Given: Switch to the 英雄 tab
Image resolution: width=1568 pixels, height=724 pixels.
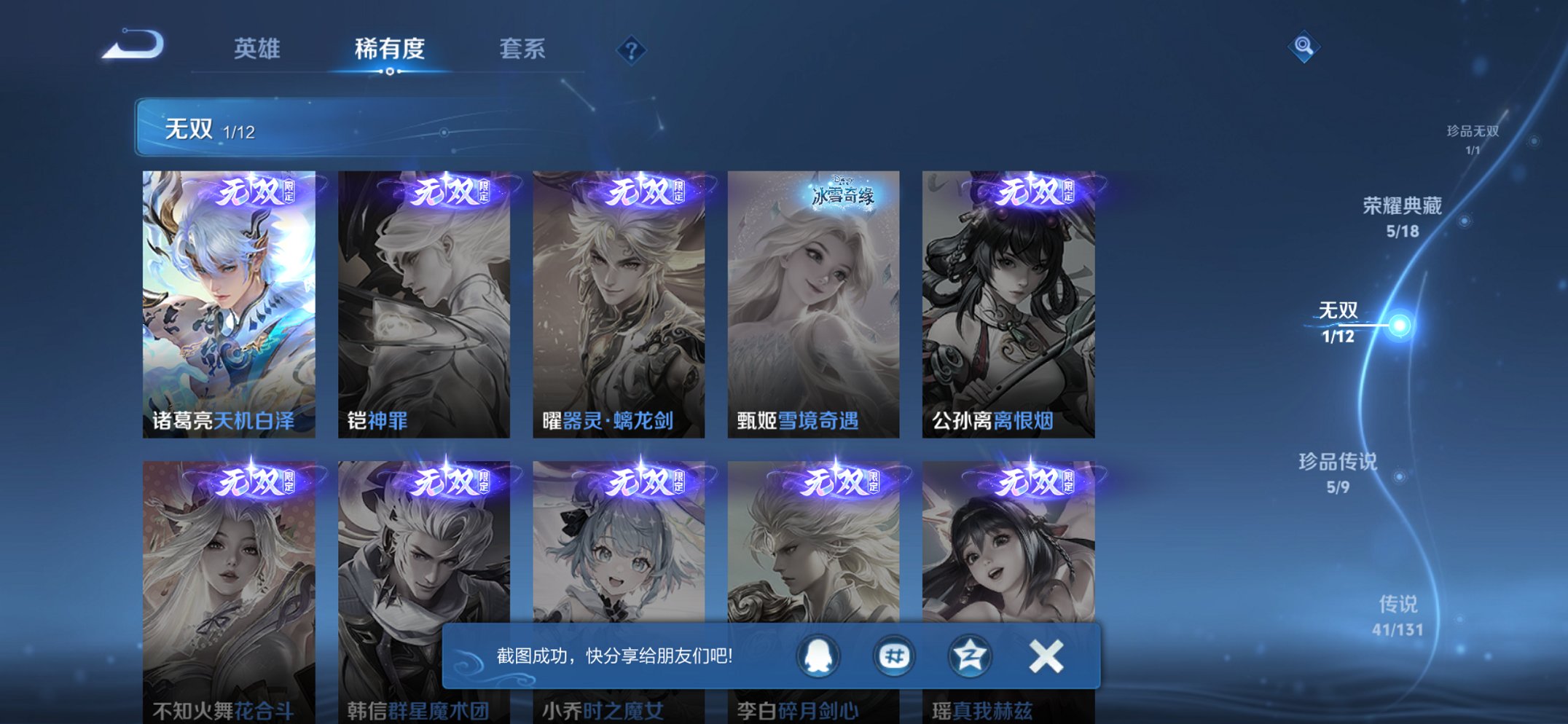Looking at the screenshot, I should pos(255,49).
